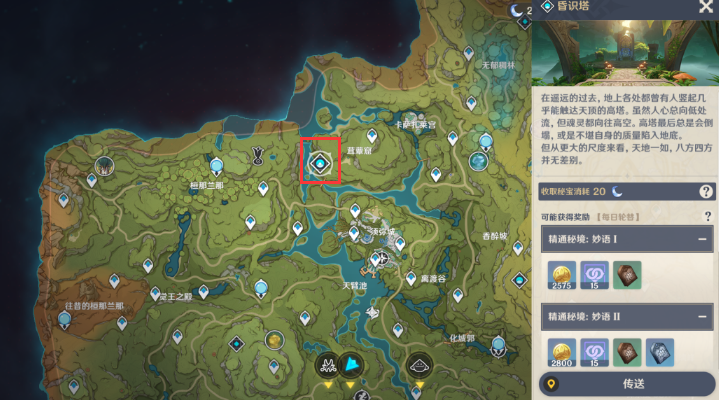Viewport: 719px width, 400px height.
Task: Click the blue player position arrow indicator
Action: (x=351, y=364)
